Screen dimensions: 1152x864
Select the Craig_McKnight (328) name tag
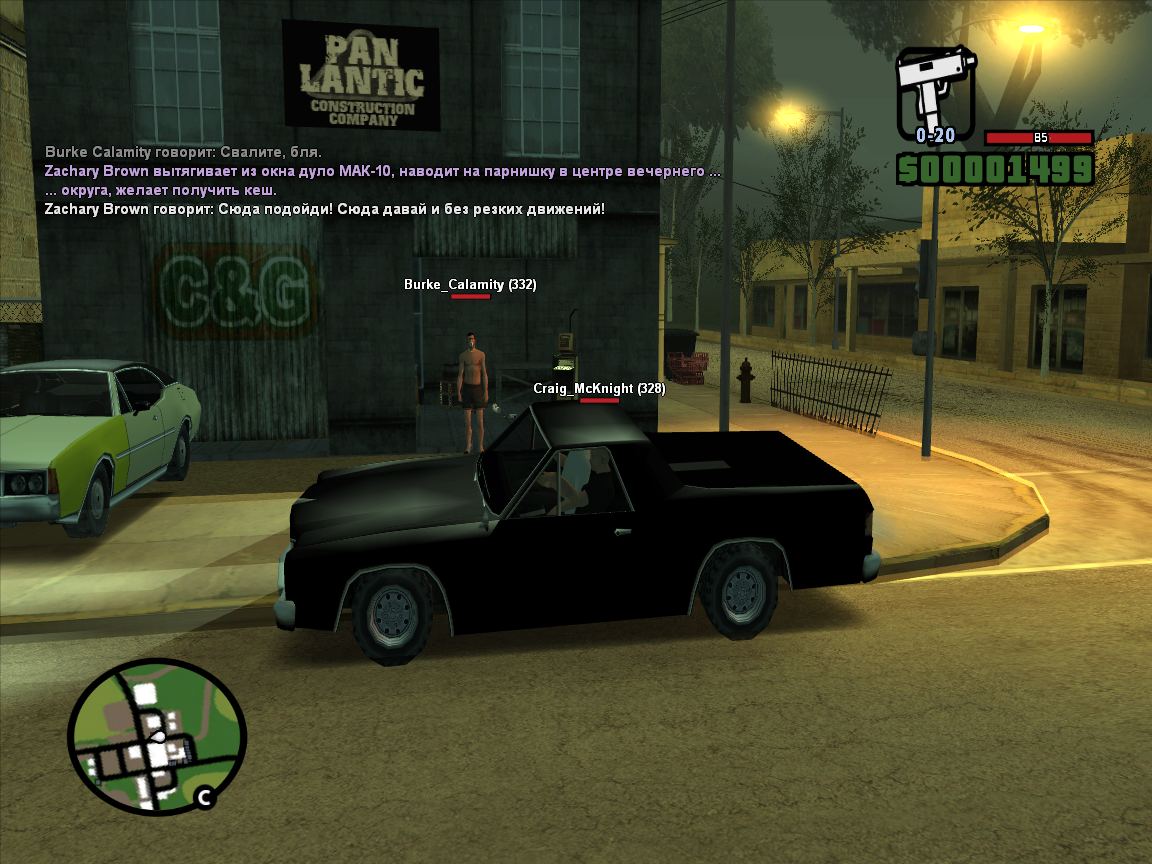(x=598, y=388)
